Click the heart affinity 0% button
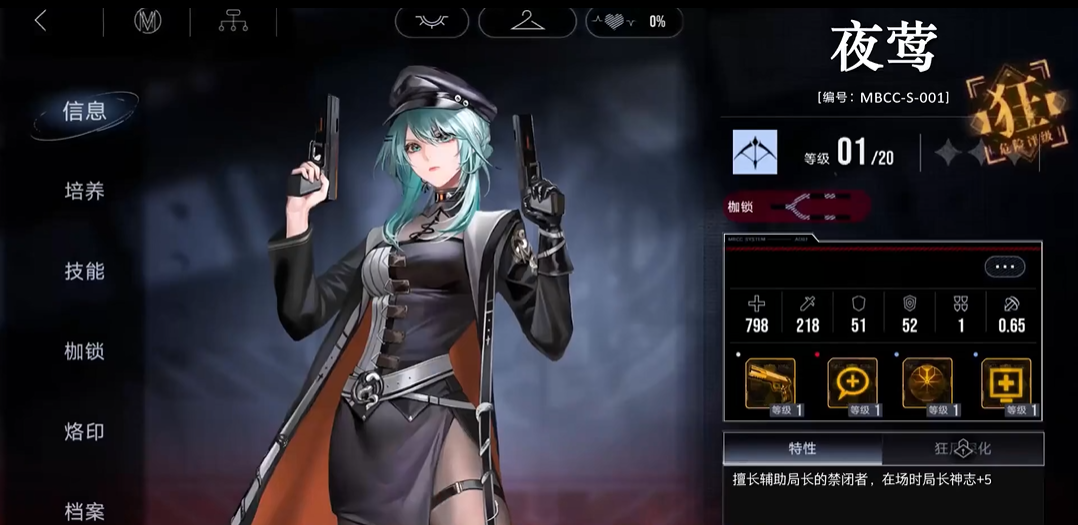 [634, 20]
